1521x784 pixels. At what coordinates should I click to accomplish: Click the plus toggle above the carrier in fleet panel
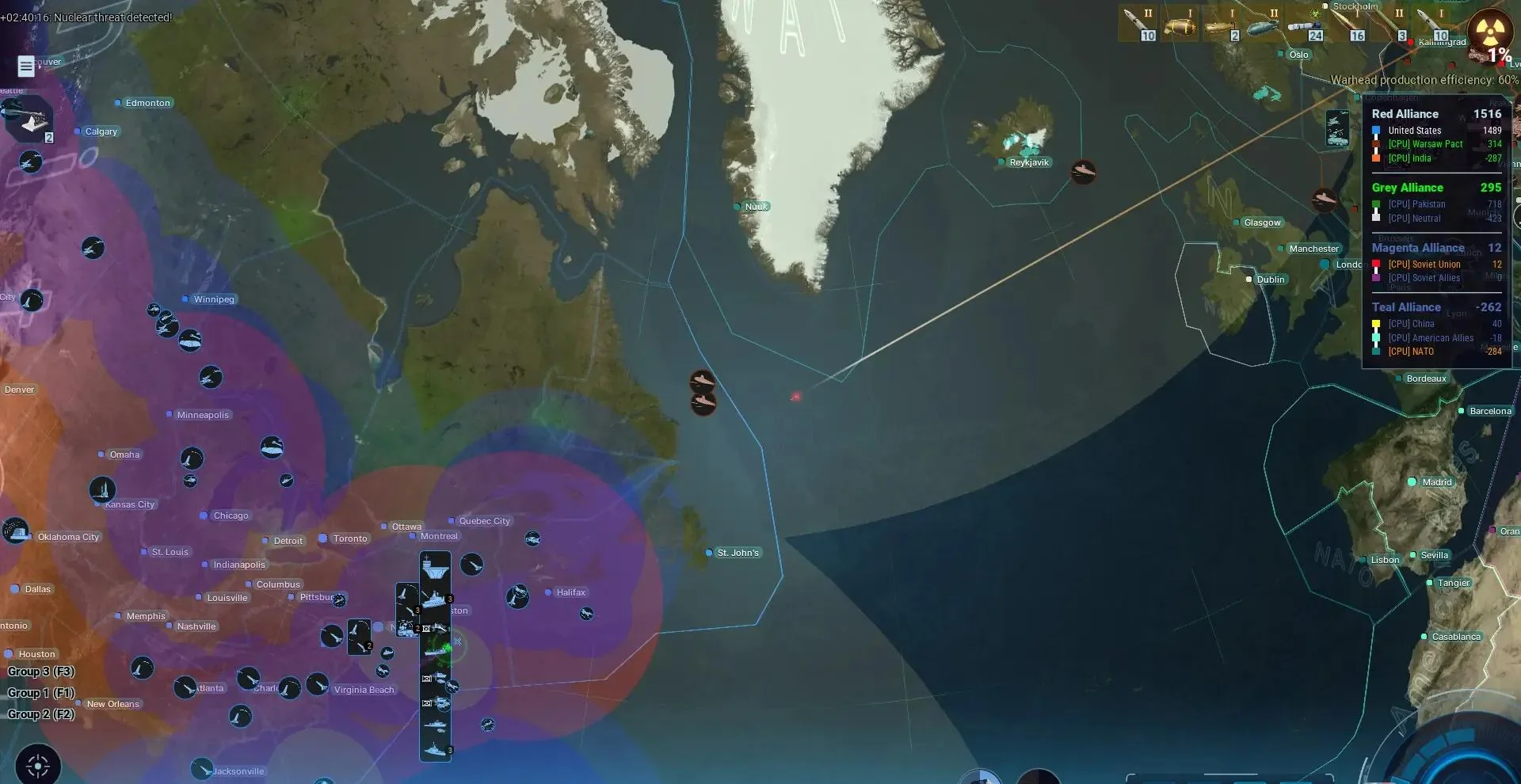click(426, 557)
